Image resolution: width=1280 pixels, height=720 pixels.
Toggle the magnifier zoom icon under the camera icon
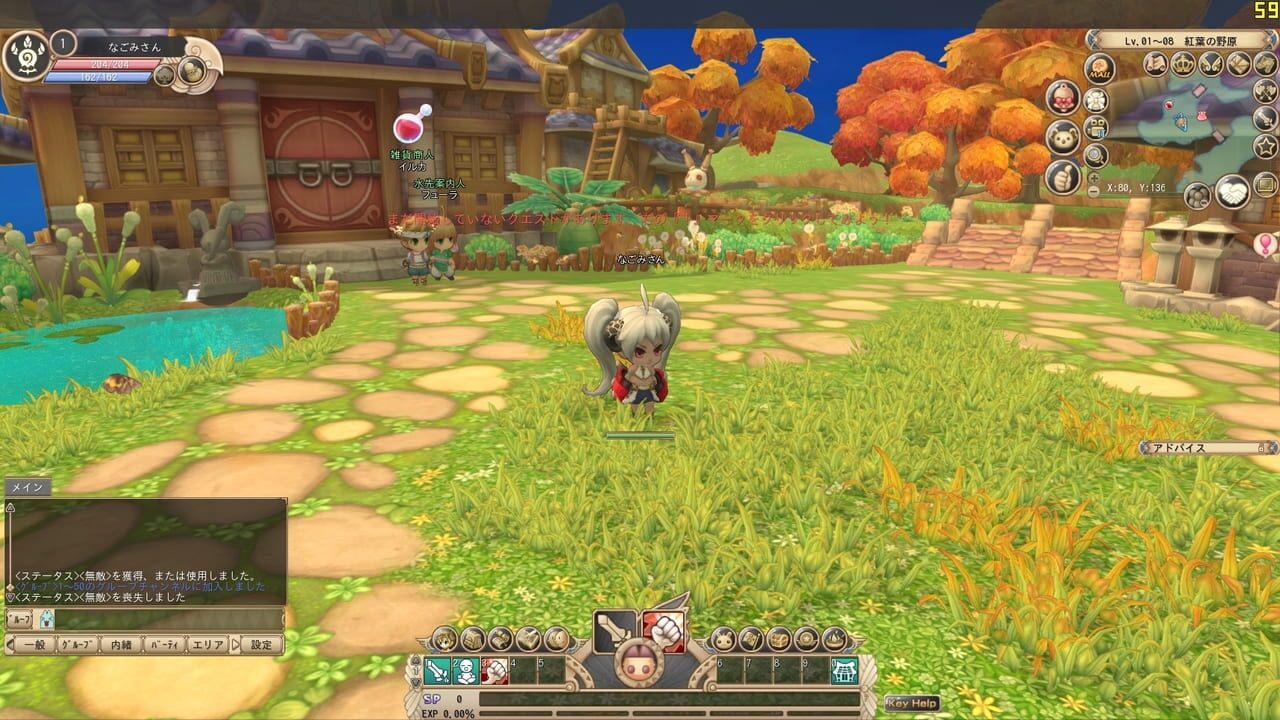pos(1094,156)
